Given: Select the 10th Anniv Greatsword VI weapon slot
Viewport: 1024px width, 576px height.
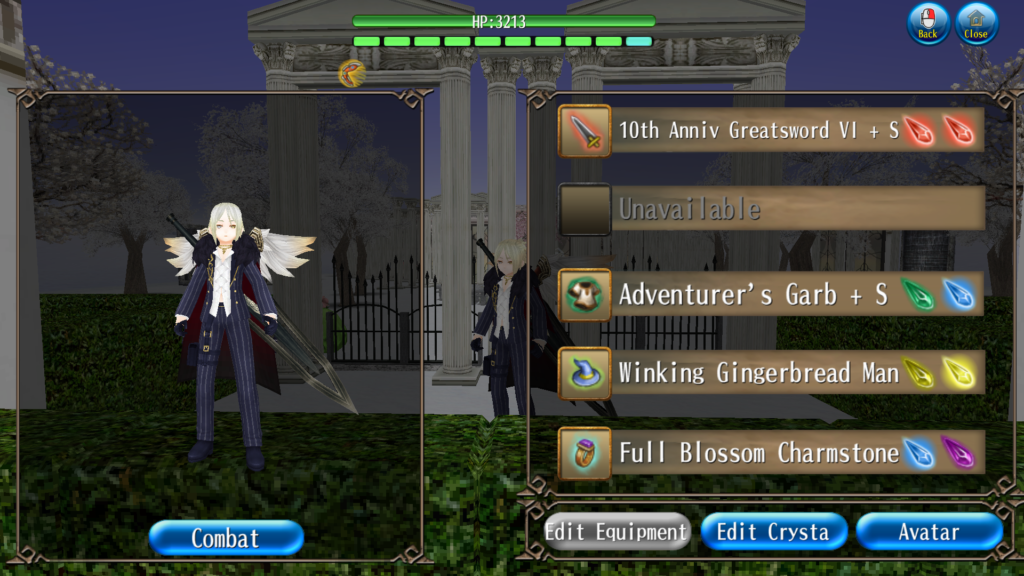Looking at the screenshot, I should coord(770,130).
